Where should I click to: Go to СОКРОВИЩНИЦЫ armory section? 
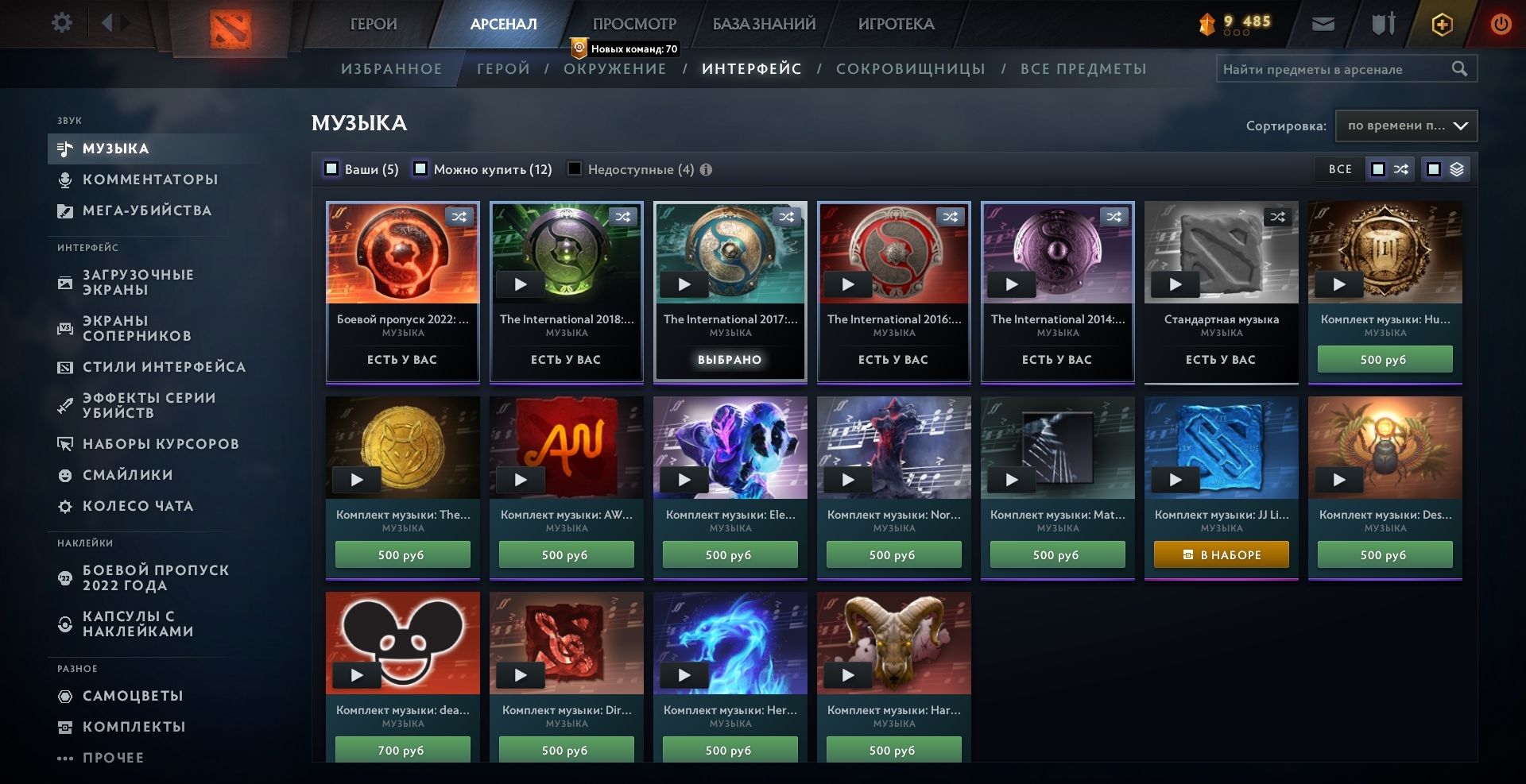(x=910, y=69)
